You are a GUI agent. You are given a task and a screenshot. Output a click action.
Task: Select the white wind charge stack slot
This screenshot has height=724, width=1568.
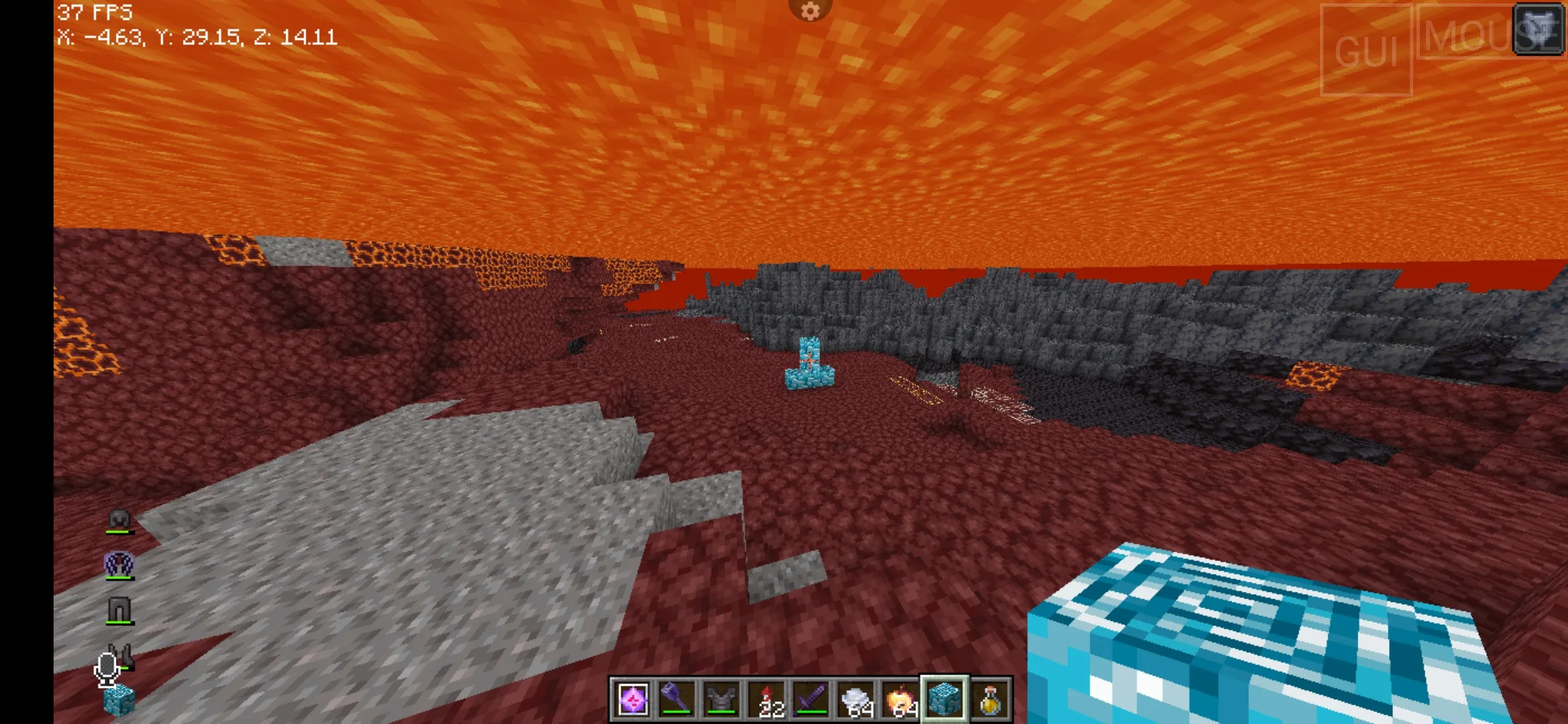[x=856, y=700]
